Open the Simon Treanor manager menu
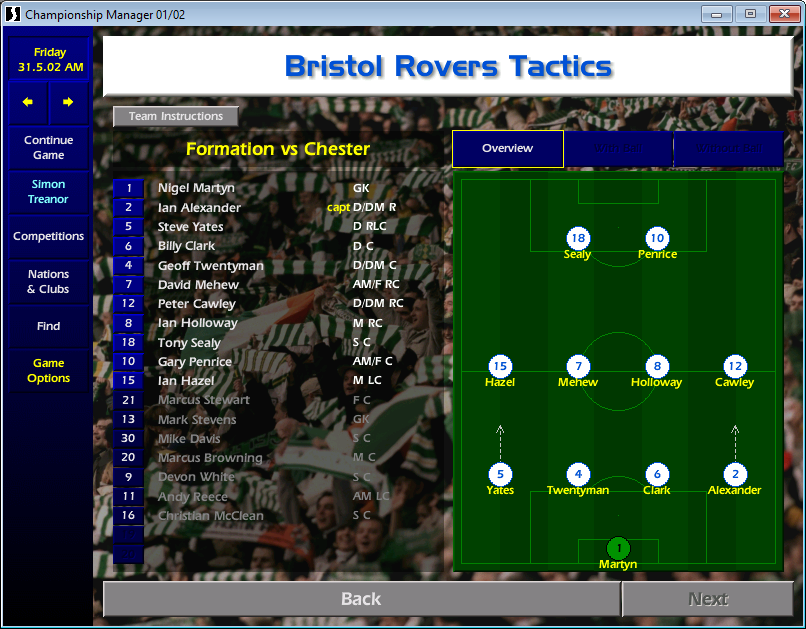This screenshot has height=629, width=806. (x=49, y=192)
